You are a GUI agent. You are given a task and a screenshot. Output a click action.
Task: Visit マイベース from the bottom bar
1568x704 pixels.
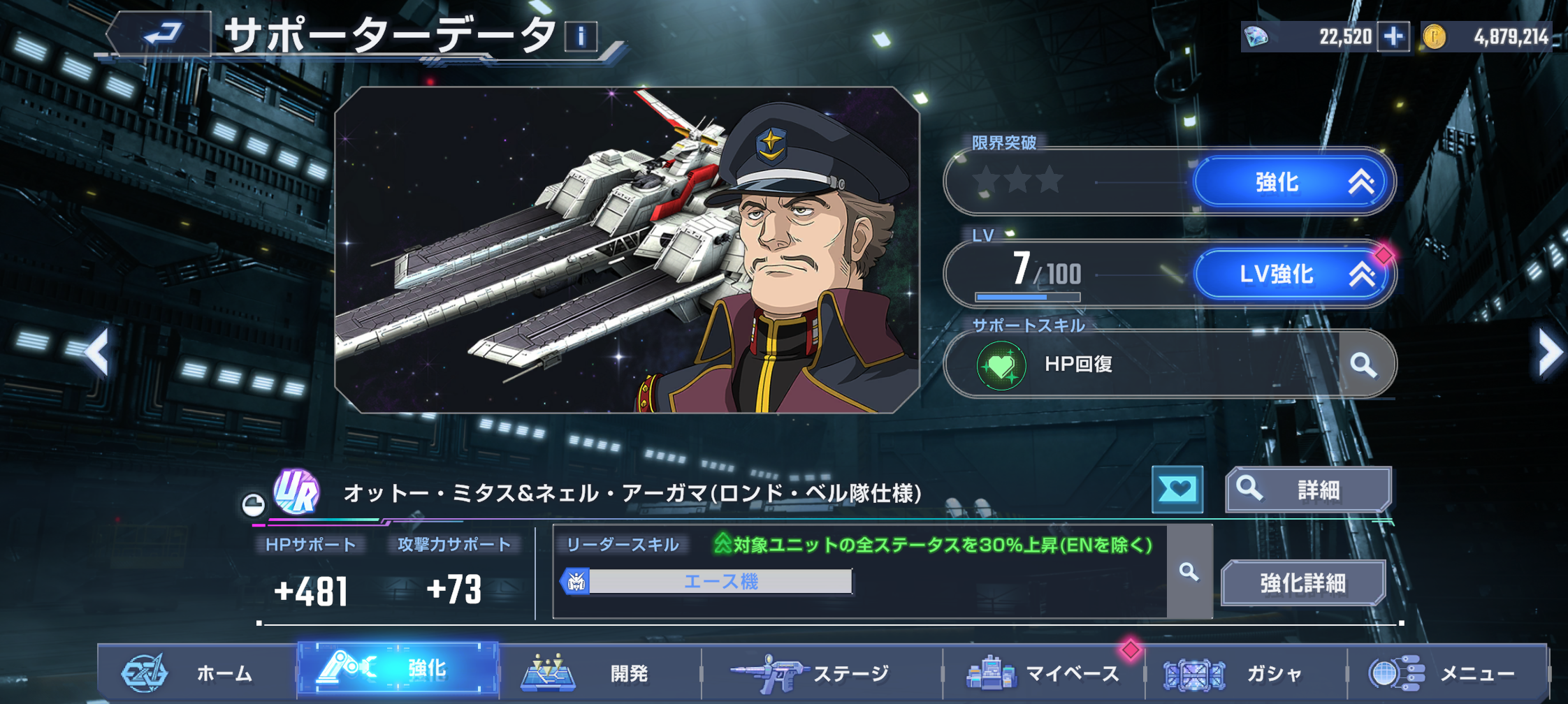click(x=1043, y=673)
